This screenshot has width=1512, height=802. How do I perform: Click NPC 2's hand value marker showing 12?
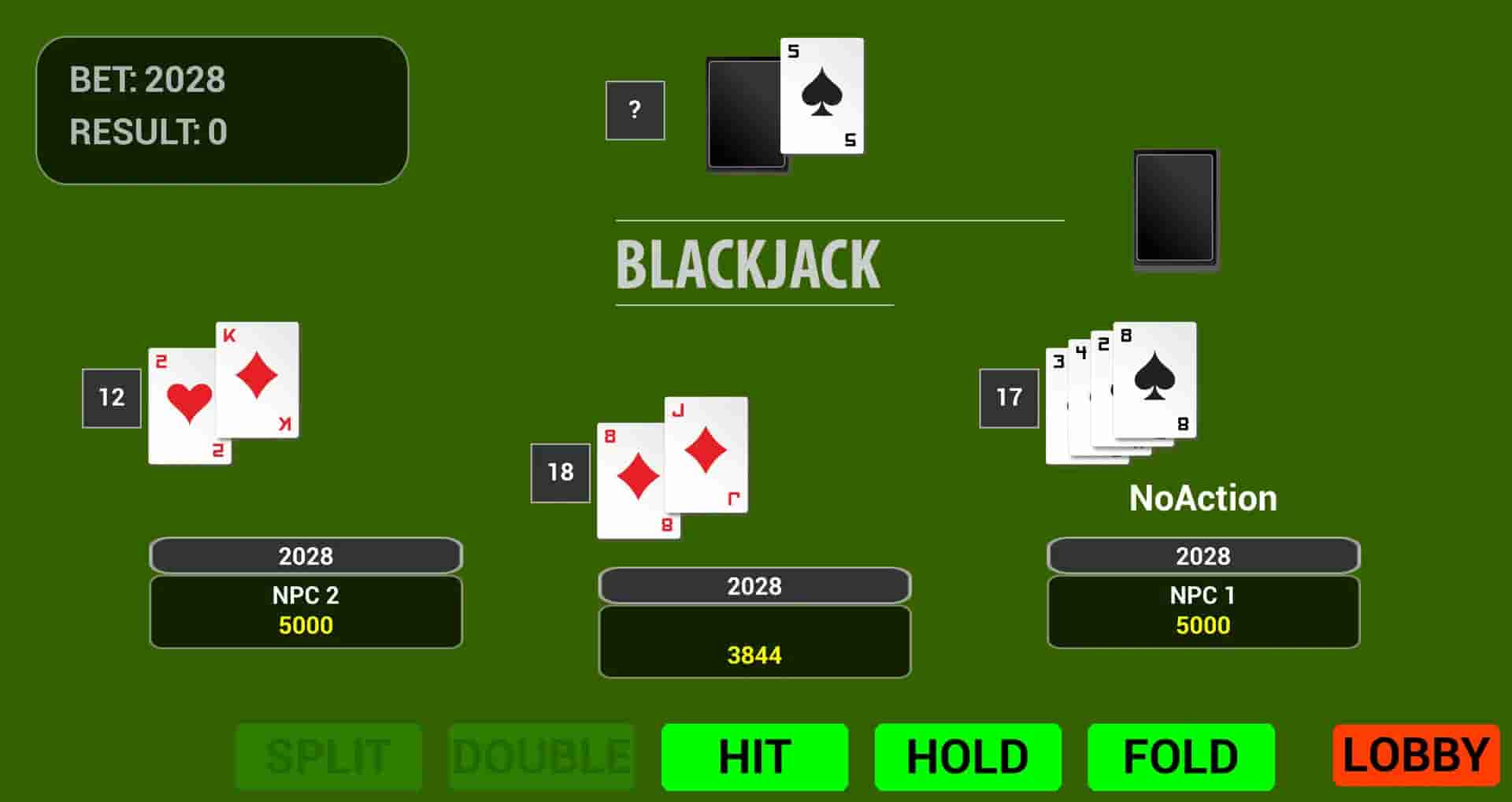point(110,396)
